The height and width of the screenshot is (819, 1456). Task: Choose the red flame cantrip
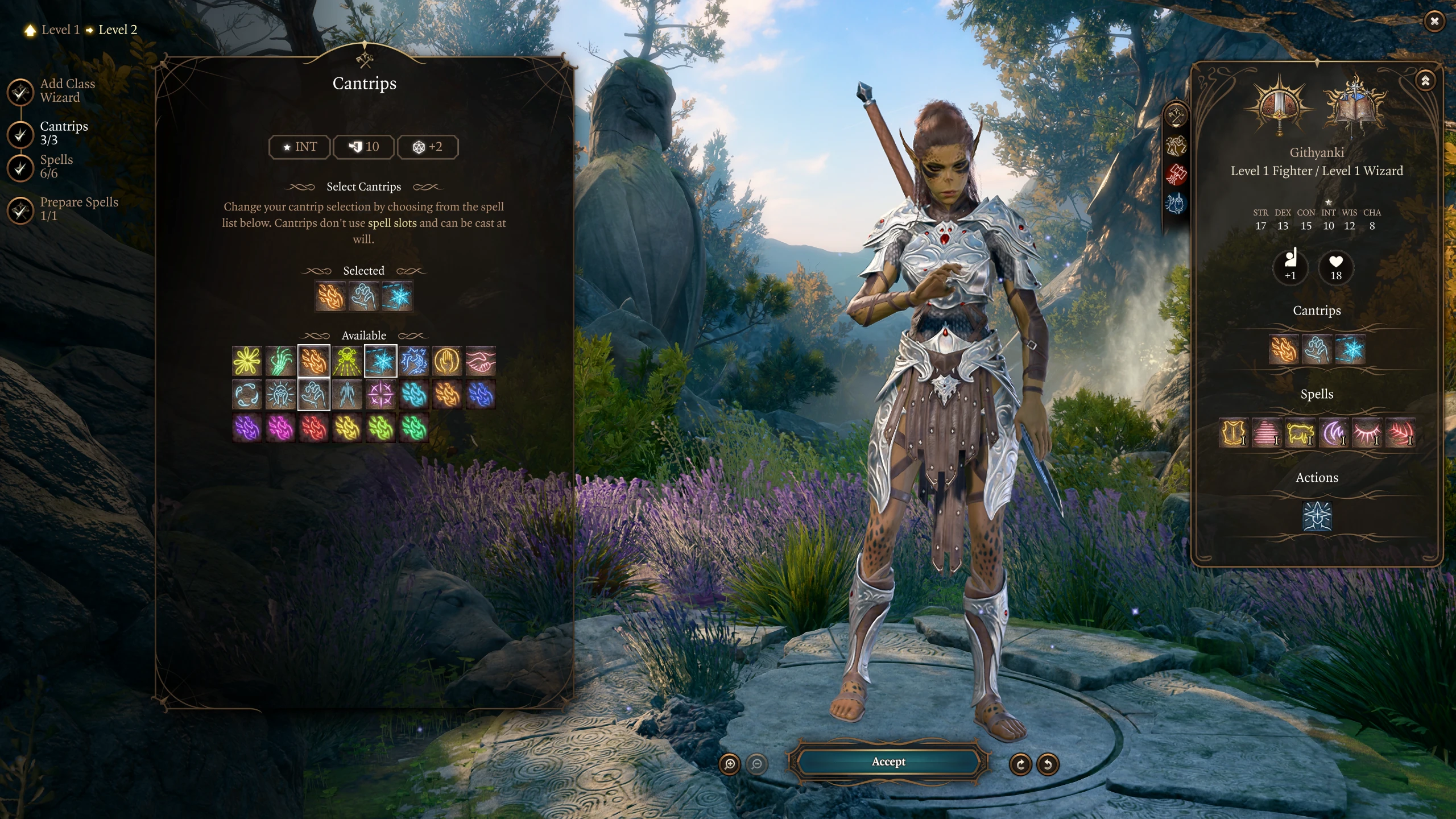click(314, 428)
